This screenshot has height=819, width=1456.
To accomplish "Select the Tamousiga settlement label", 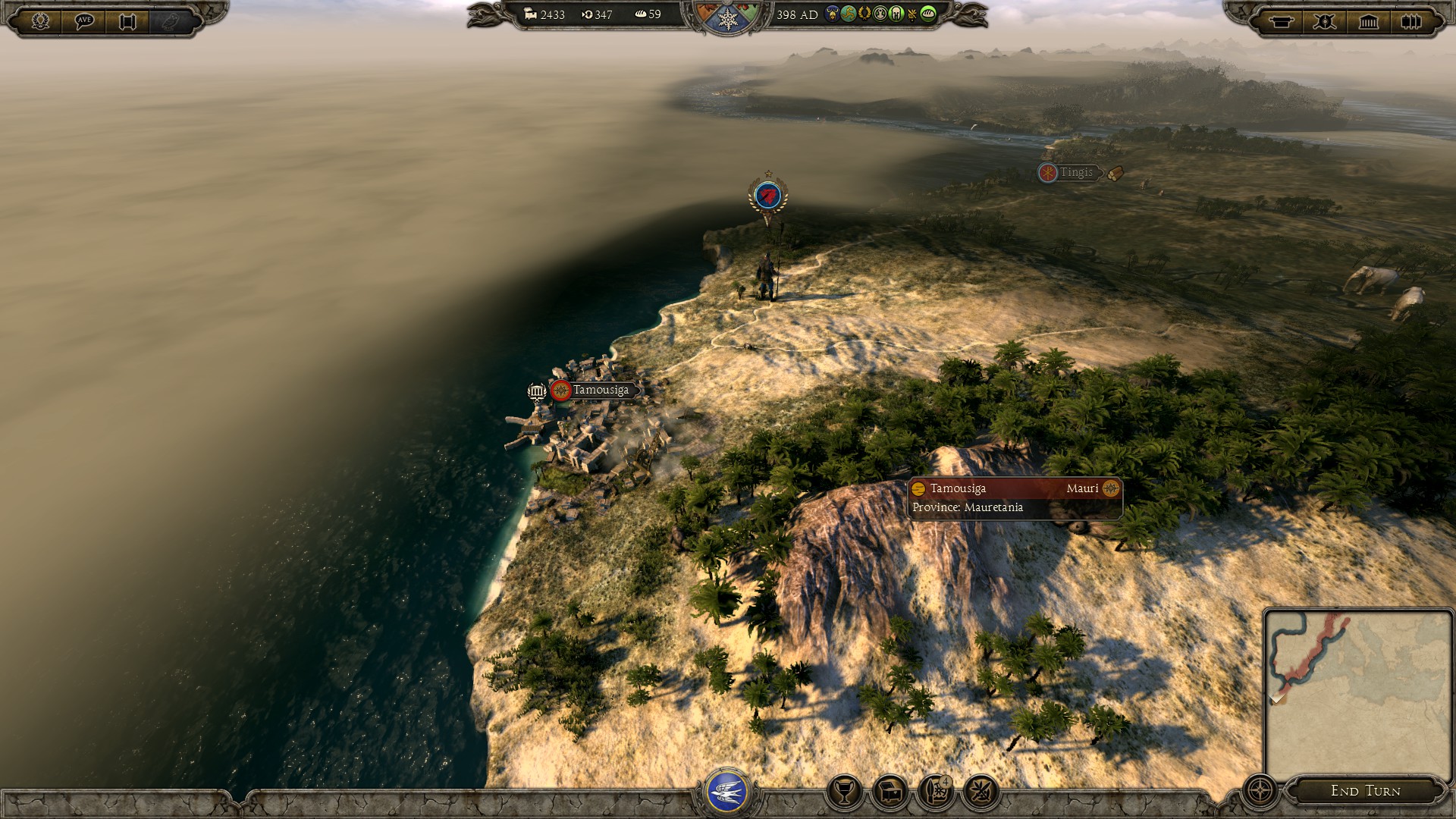I will [x=600, y=390].
